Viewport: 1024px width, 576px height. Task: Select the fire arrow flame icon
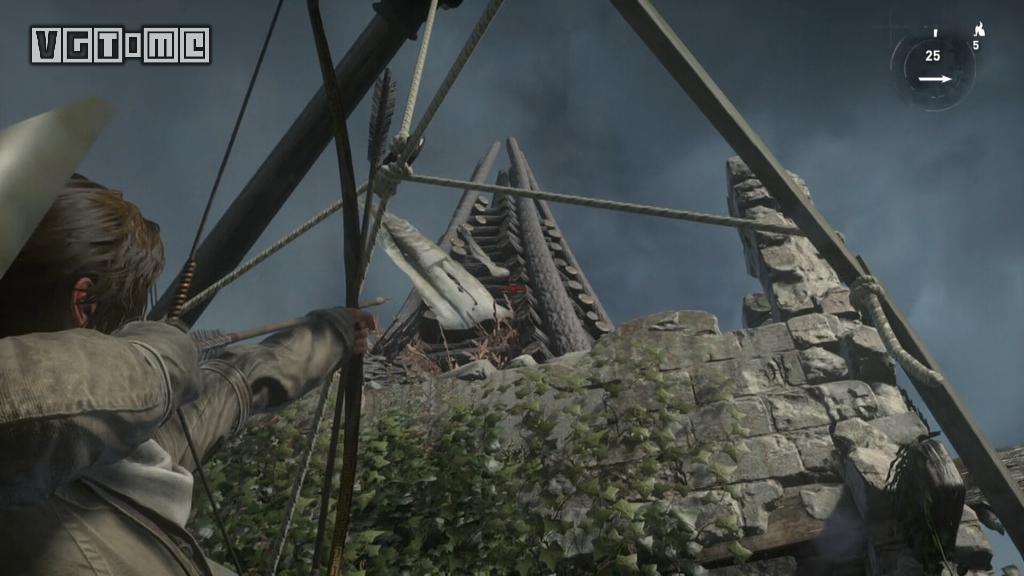click(977, 30)
